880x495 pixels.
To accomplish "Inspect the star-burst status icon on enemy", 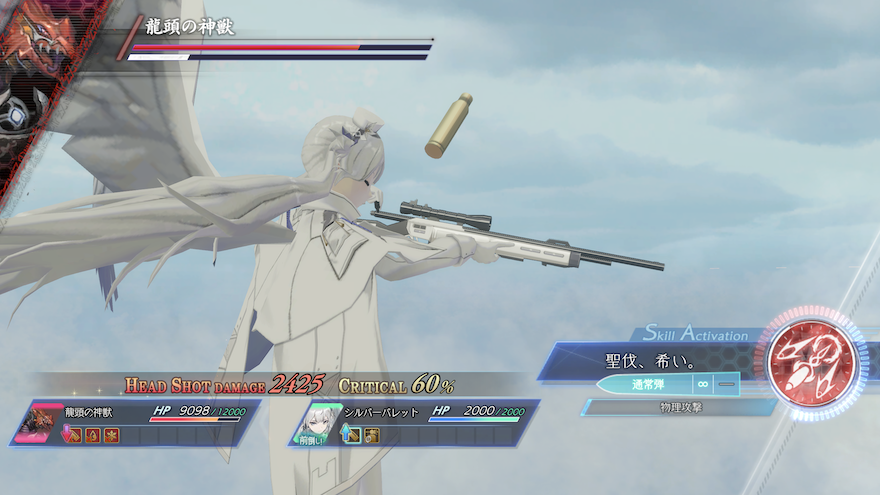I will [110, 435].
